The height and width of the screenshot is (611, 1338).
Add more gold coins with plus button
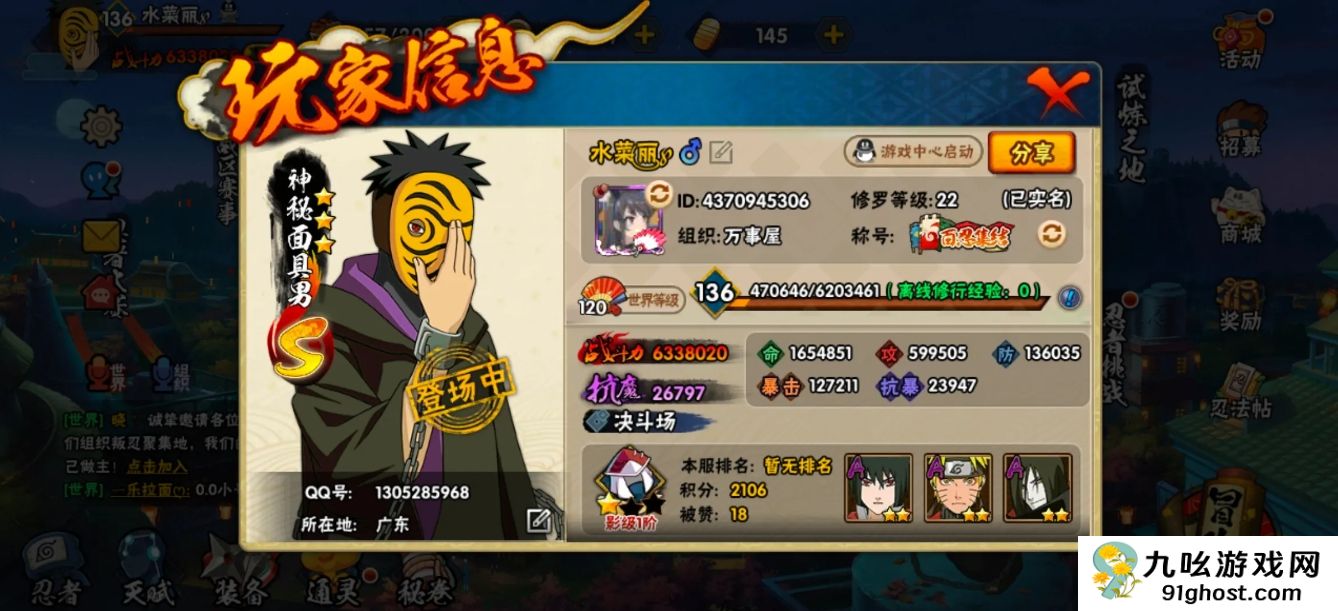832,35
